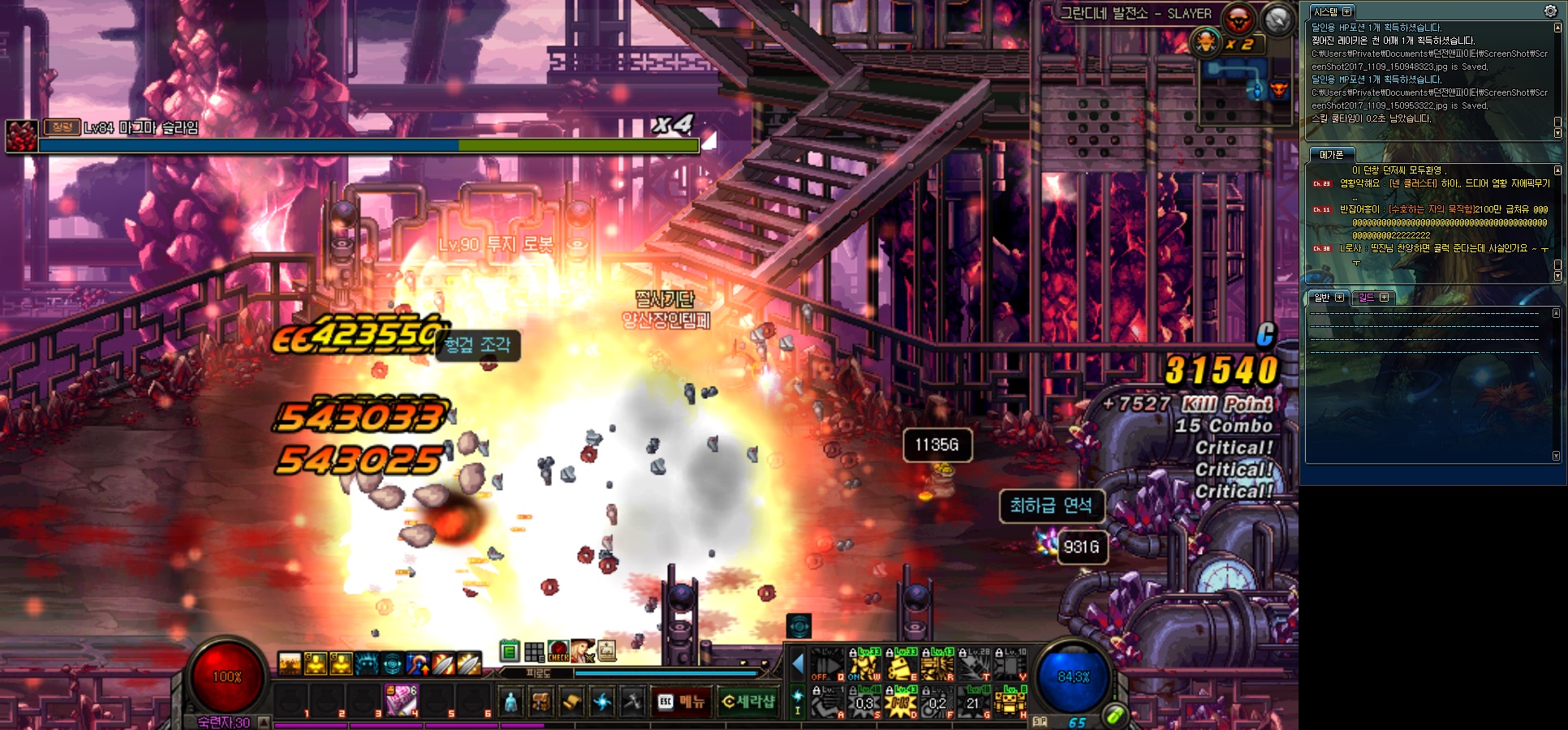Open the red CHECK stamp icon
Image resolution: width=1568 pixels, height=730 pixels.
[x=558, y=651]
